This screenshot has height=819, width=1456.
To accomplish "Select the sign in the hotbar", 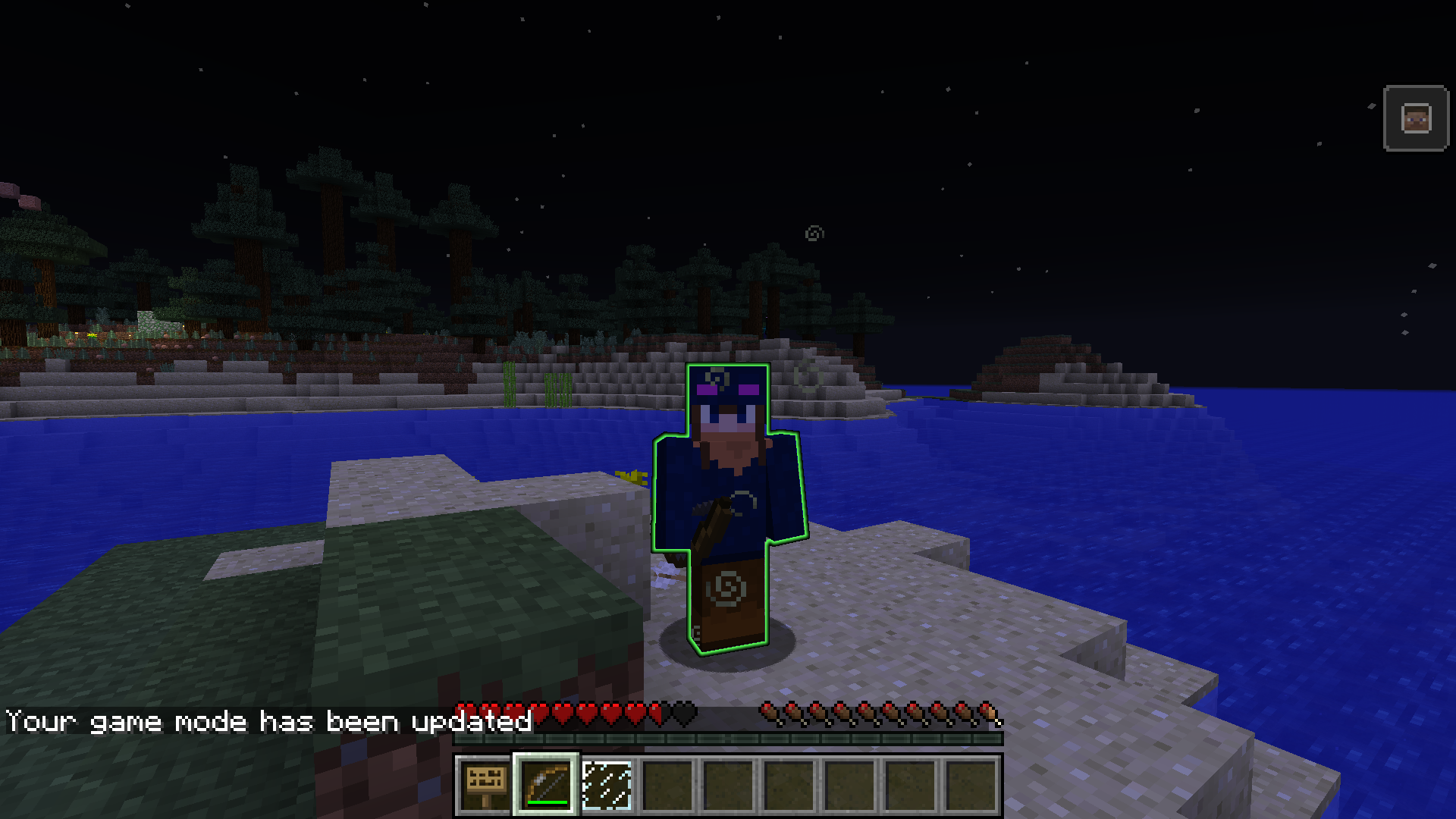I will [x=485, y=785].
